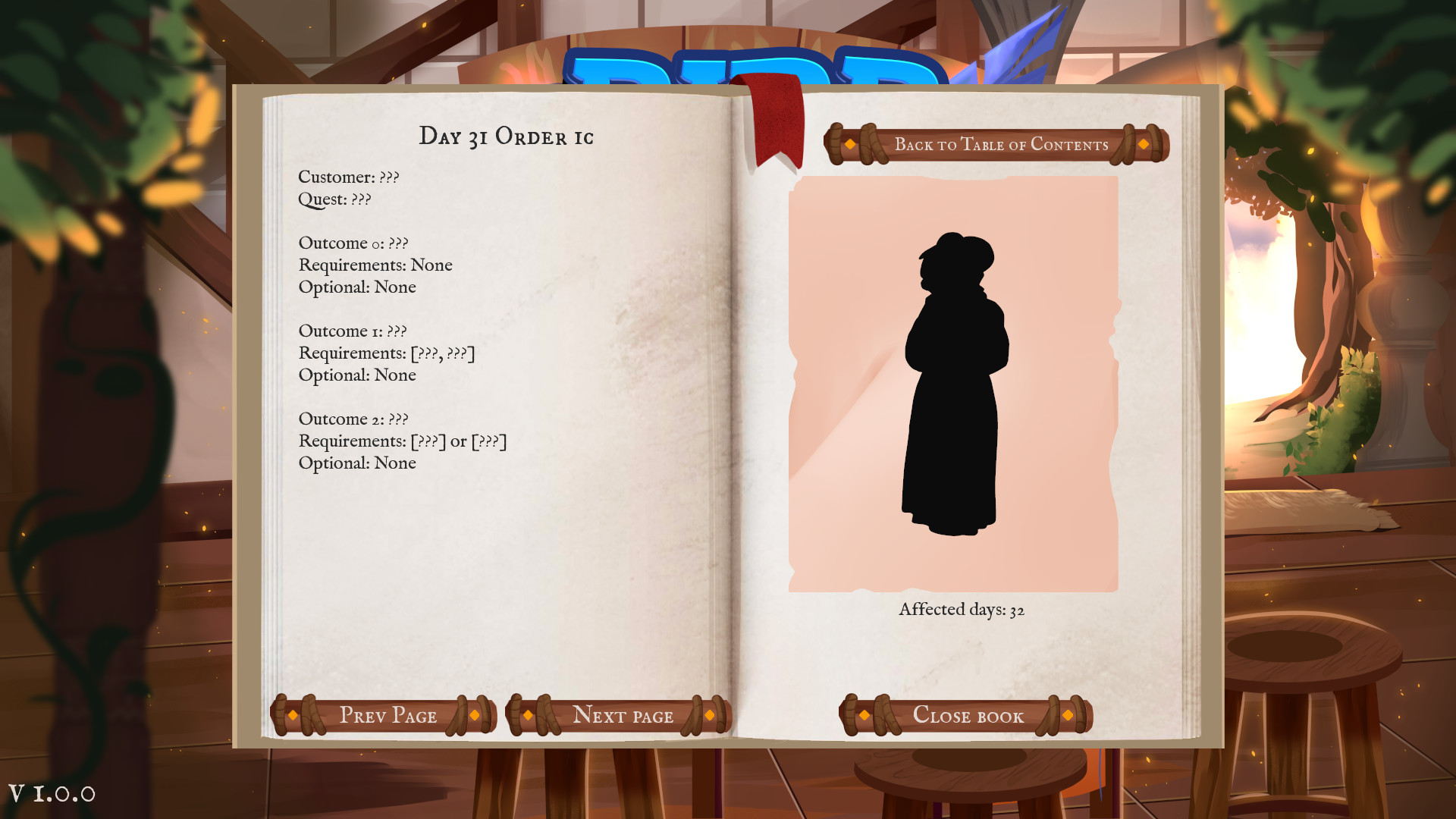Click the diamond icon left of Close Book
The image size is (1456, 819).
click(x=863, y=715)
